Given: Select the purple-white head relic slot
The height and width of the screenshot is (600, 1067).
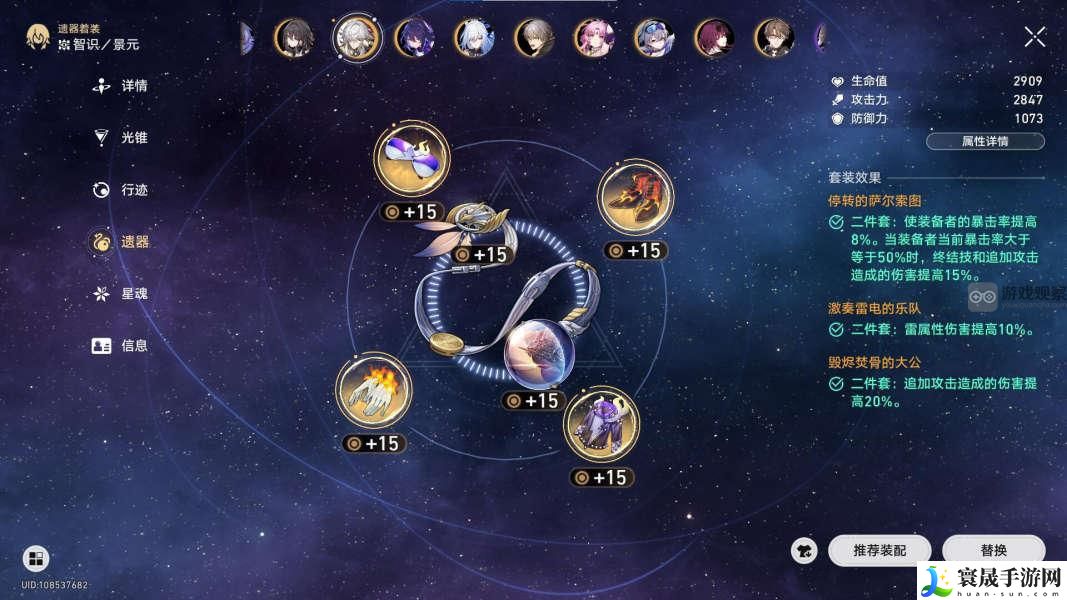Looking at the screenshot, I should pyautogui.click(x=411, y=159).
